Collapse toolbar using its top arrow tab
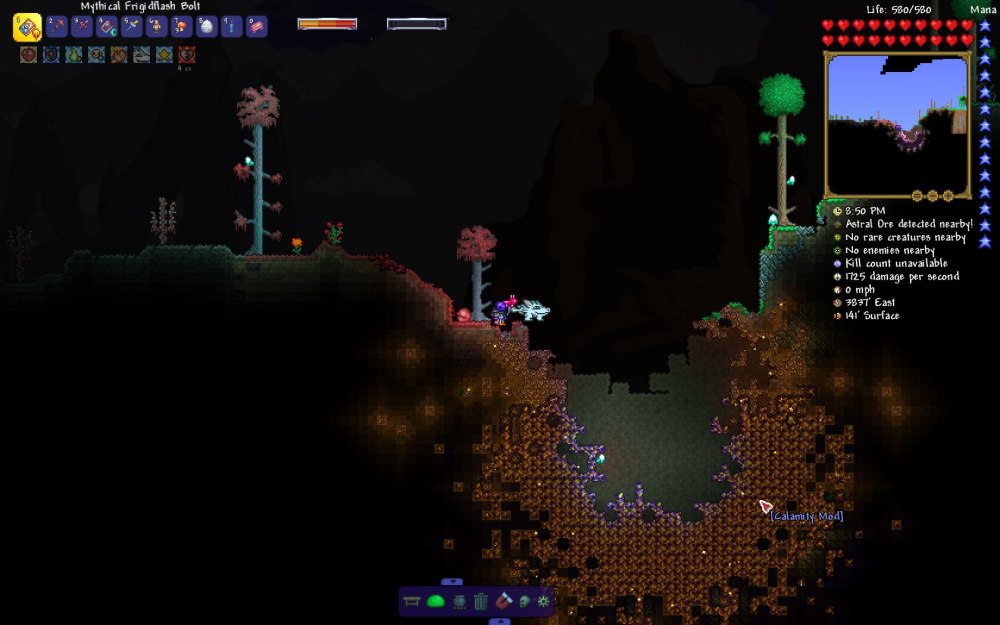1000x625 pixels. 452,581
